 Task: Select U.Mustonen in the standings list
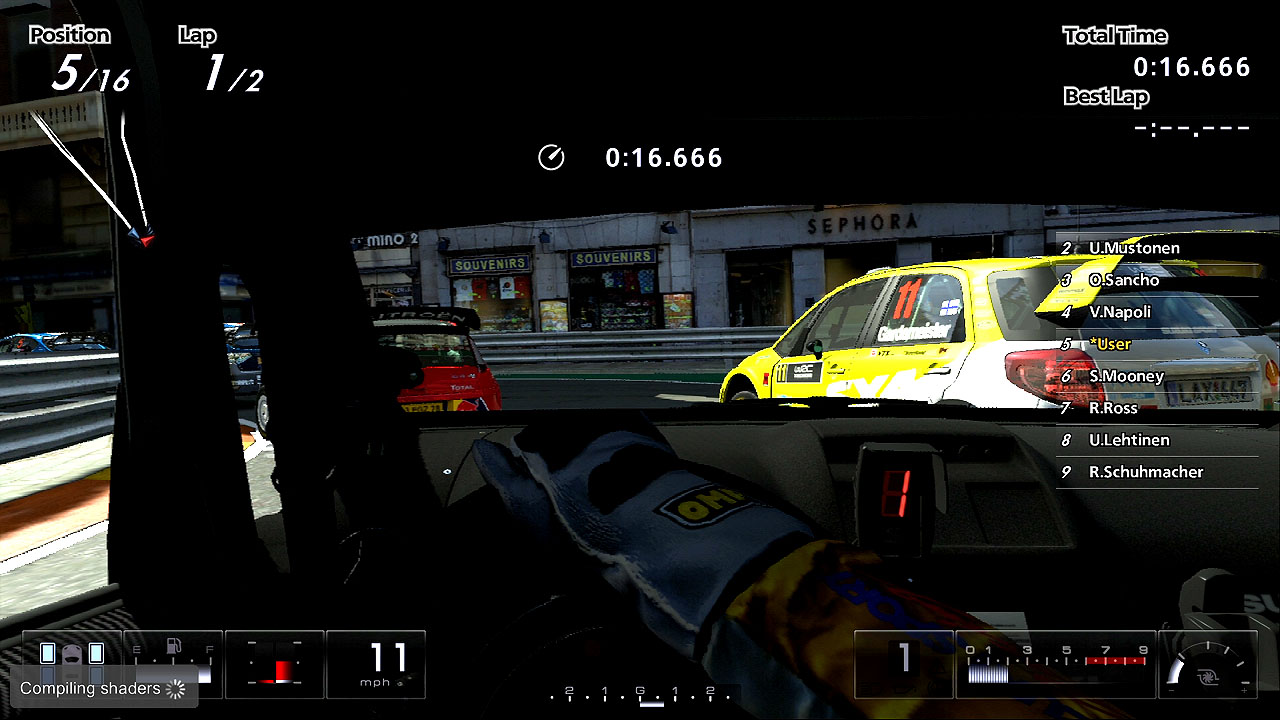(x=1134, y=248)
